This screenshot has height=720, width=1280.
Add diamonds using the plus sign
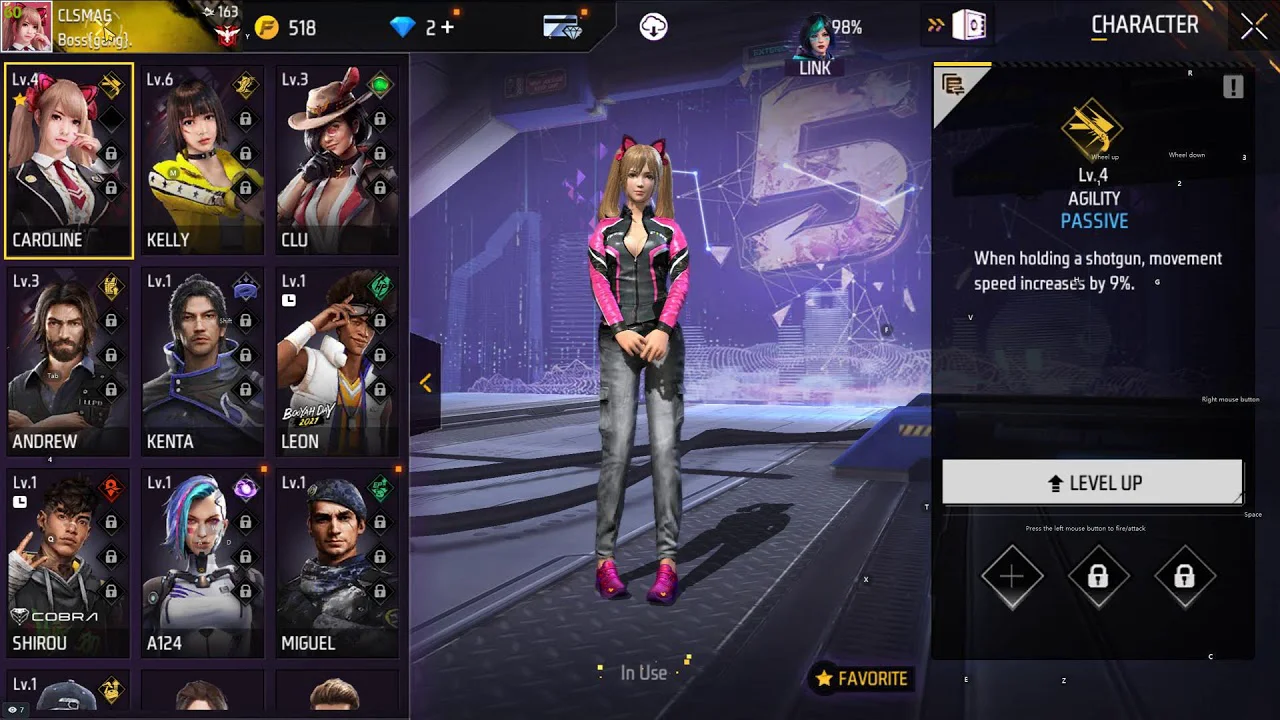(x=447, y=28)
